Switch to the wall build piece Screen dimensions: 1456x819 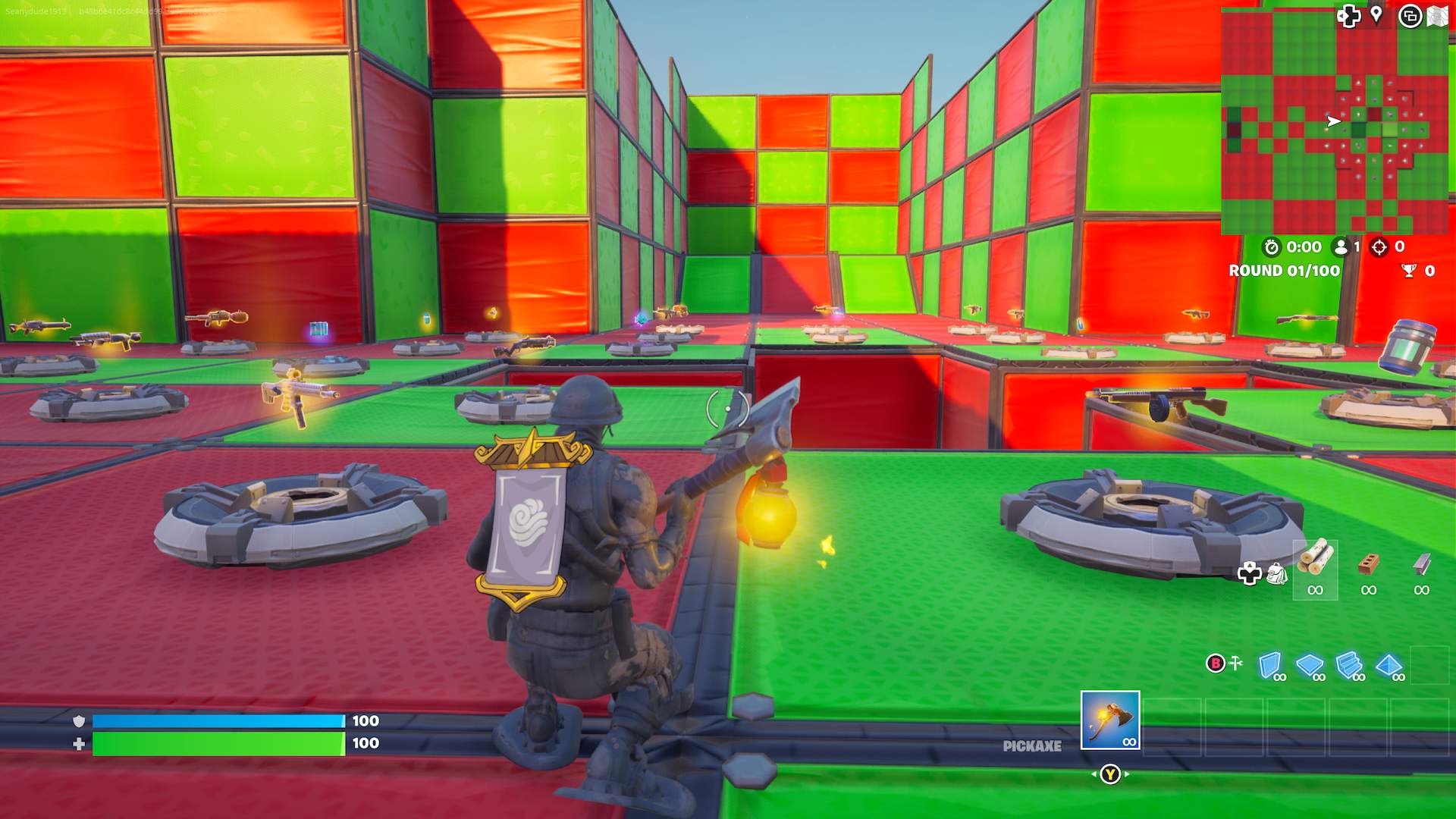pos(1270,664)
